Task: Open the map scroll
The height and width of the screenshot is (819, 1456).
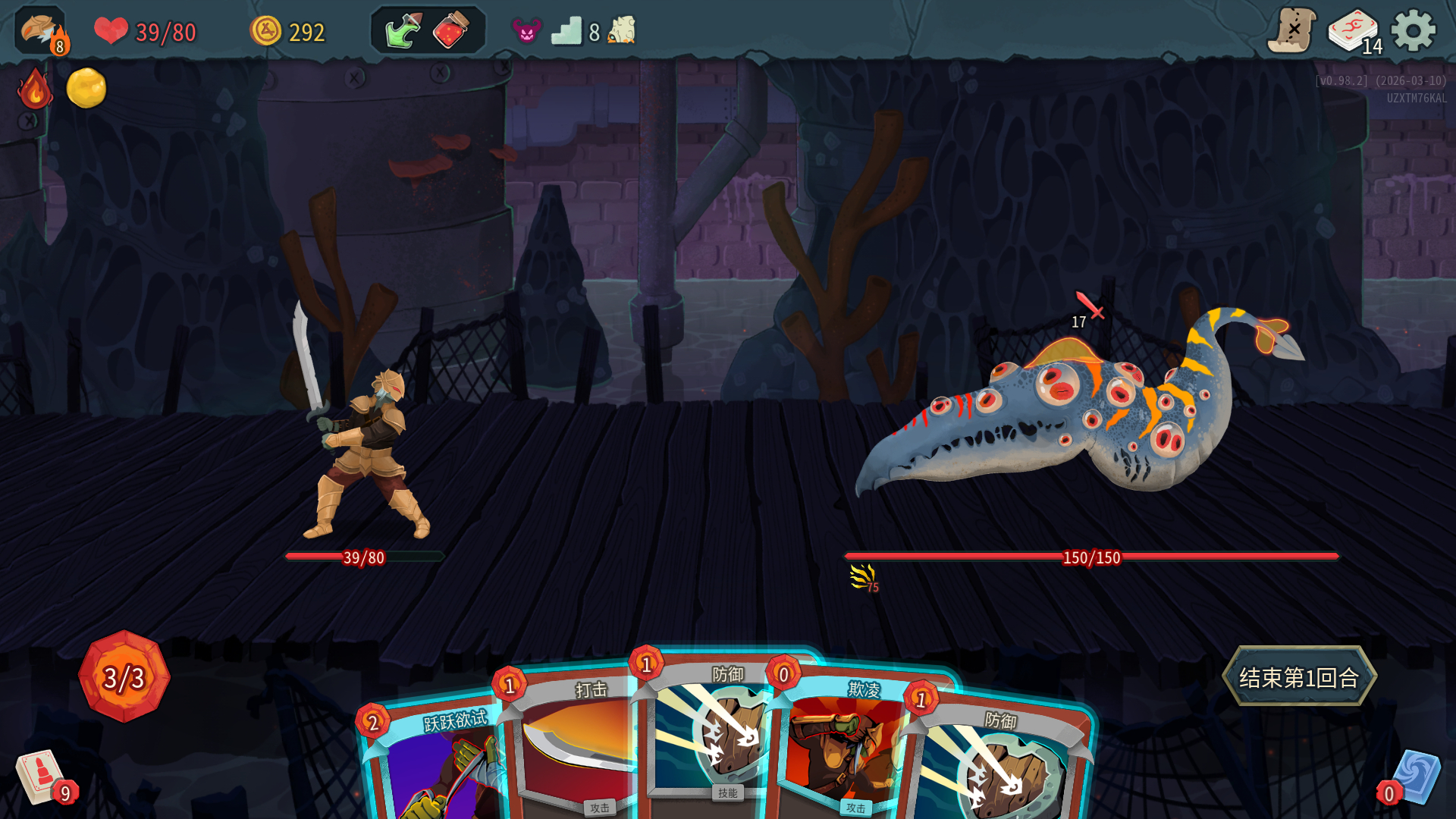Action: click(1291, 31)
